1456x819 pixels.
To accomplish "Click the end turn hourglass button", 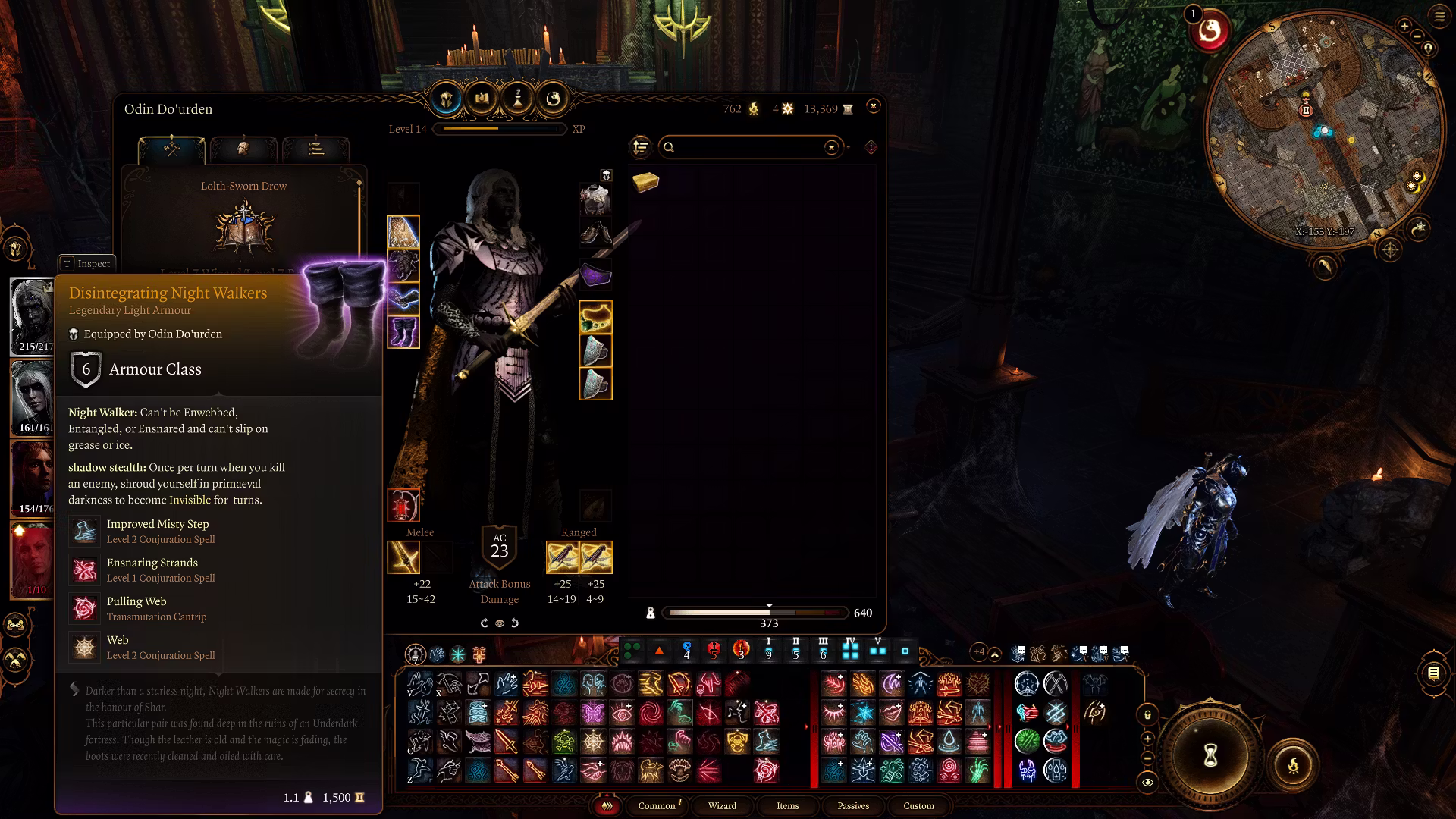I will tap(1210, 755).
